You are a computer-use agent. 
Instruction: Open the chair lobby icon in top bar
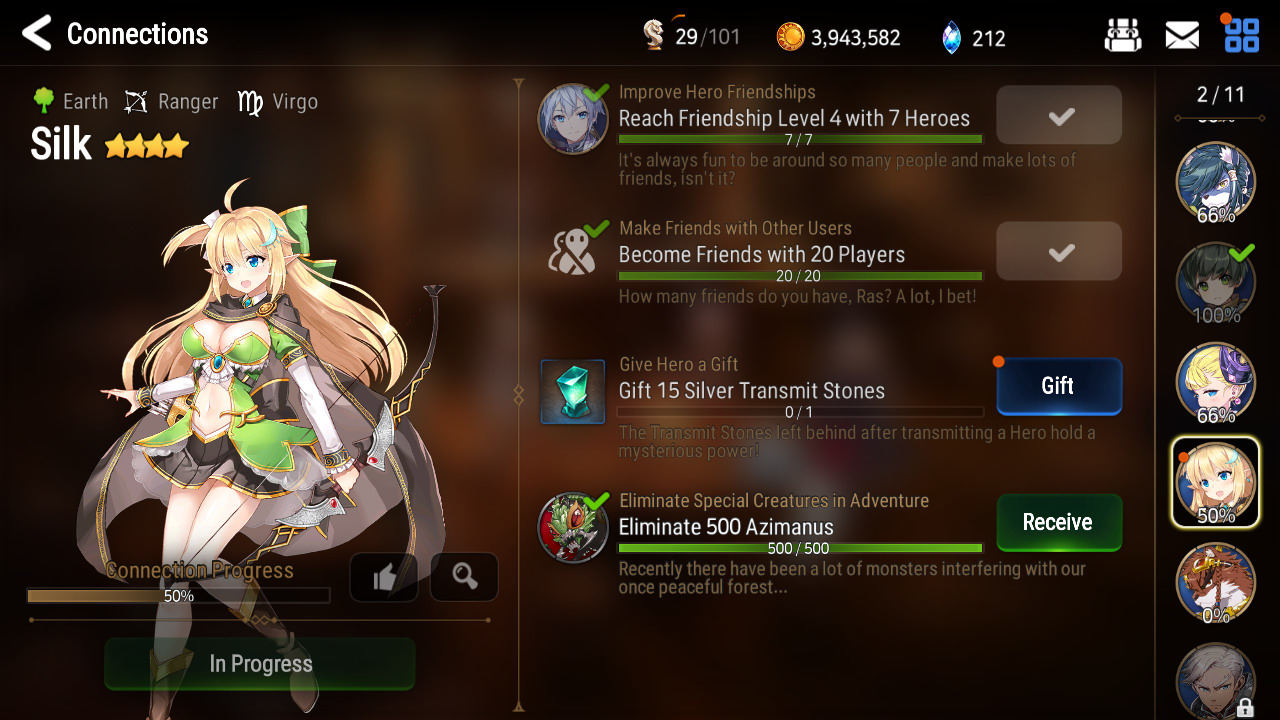[x=1123, y=36]
